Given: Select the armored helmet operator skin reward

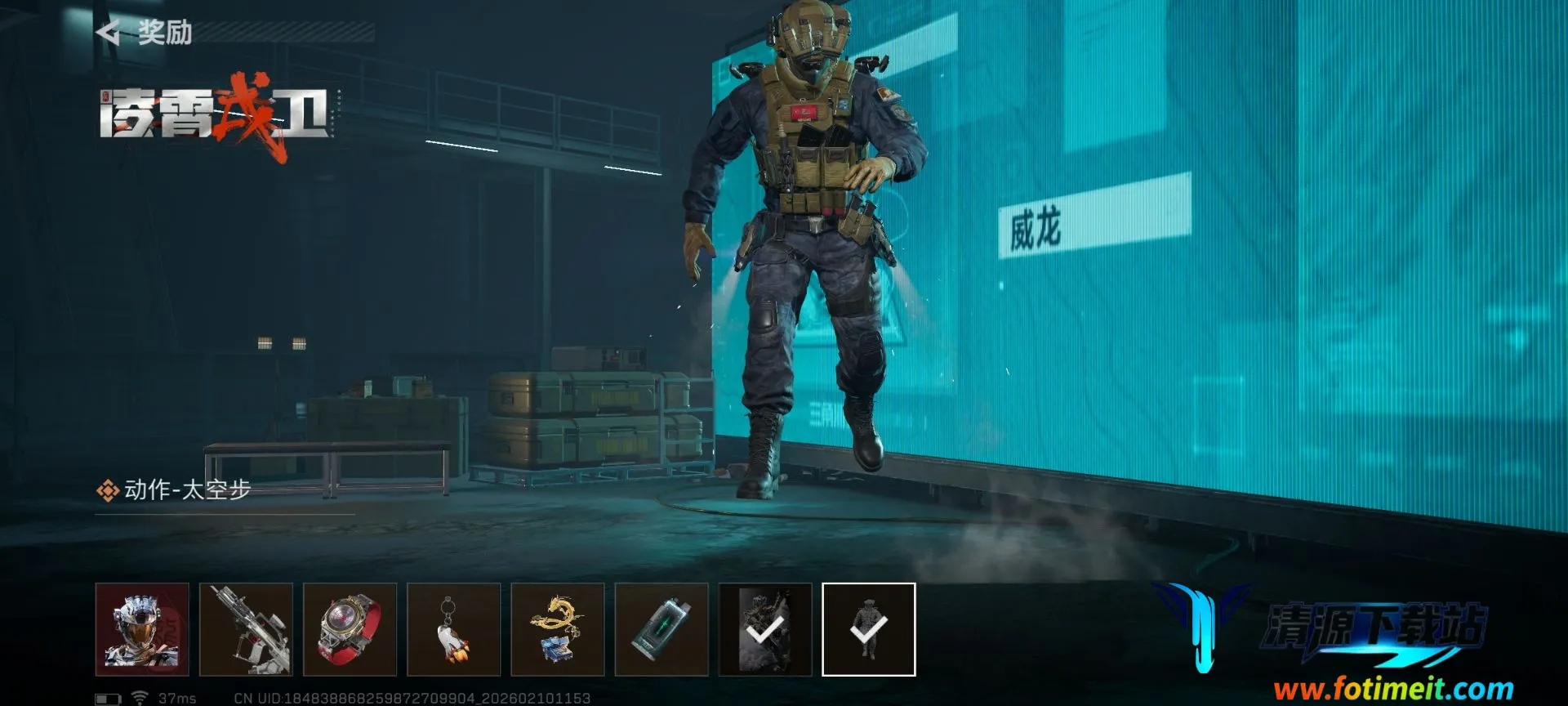Looking at the screenshot, I should click(x=142, y=629).
